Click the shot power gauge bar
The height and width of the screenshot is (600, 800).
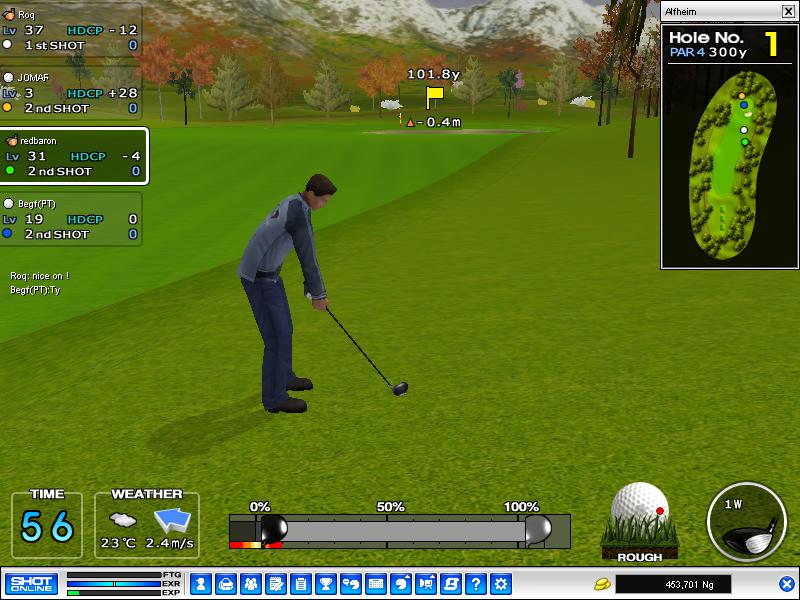coord(400,529)
